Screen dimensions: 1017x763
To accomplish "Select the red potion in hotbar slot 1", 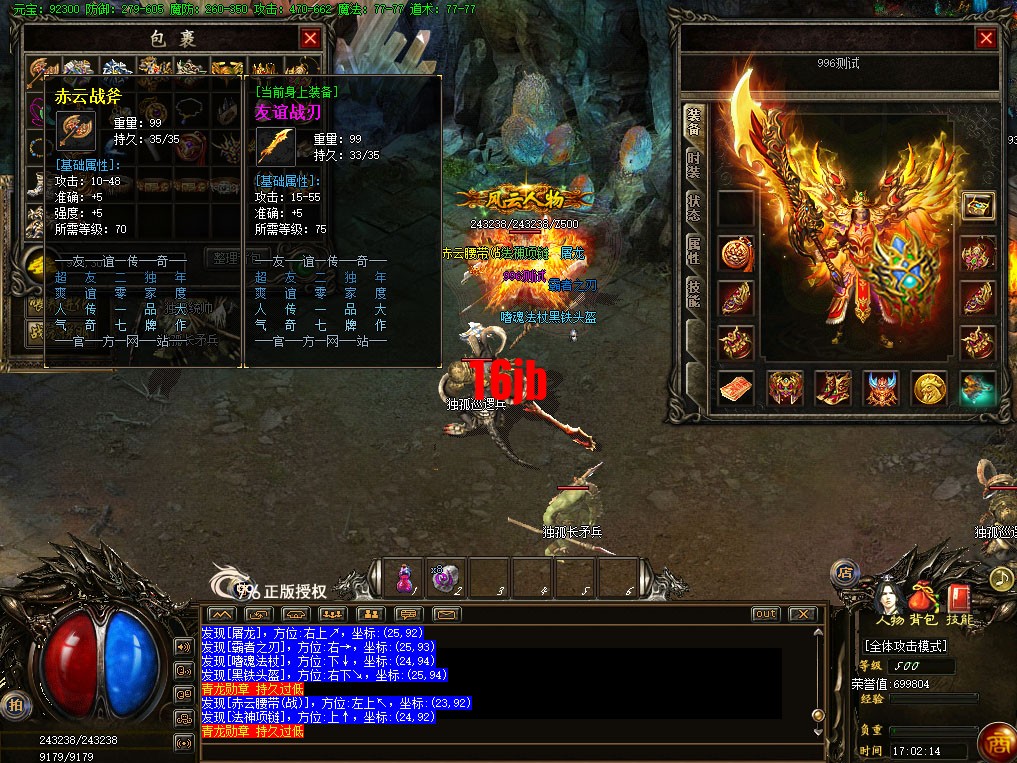I will click(x=405, y=578).
